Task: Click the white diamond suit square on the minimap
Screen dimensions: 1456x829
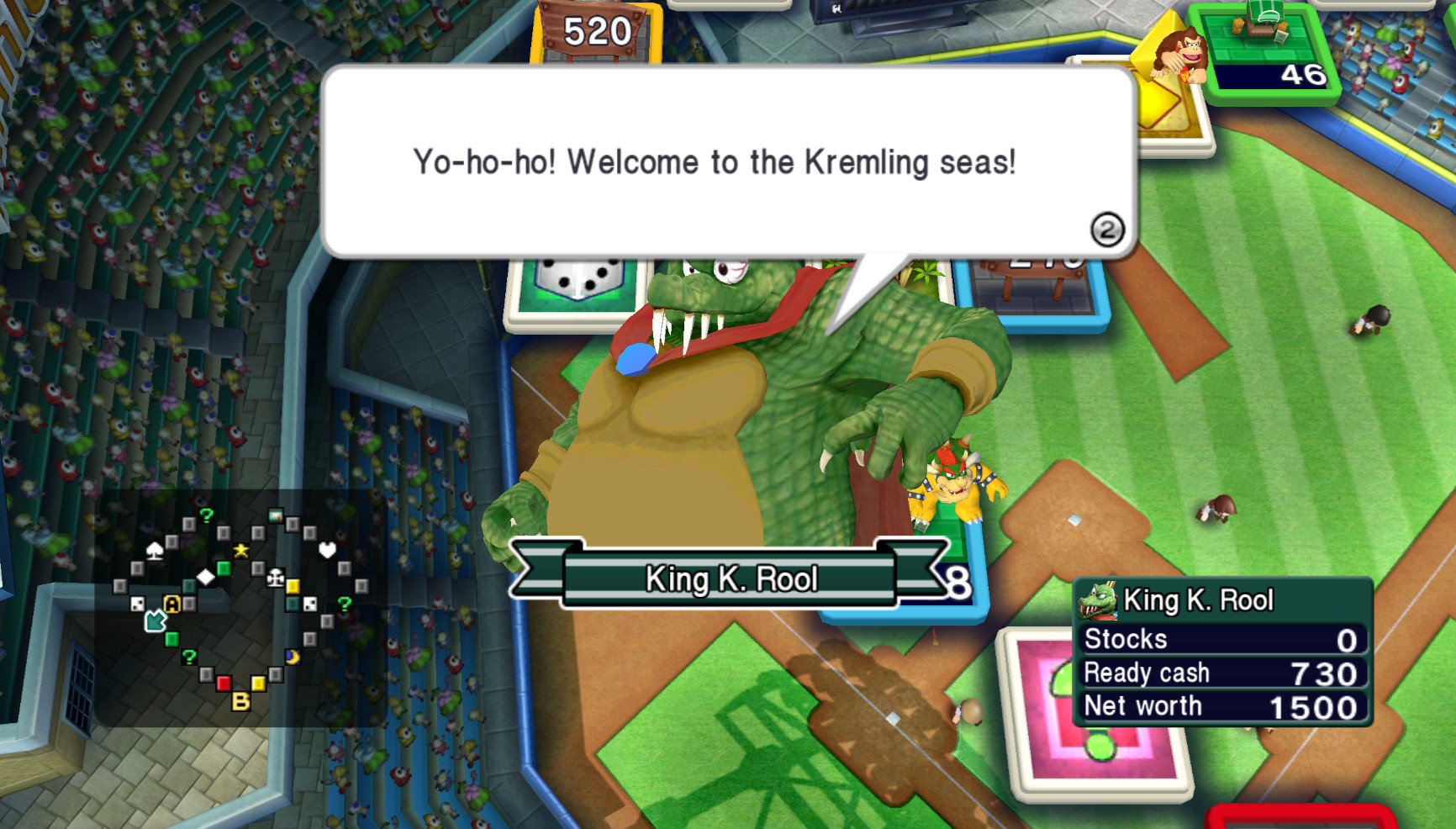Action: (x=206, y=578)
